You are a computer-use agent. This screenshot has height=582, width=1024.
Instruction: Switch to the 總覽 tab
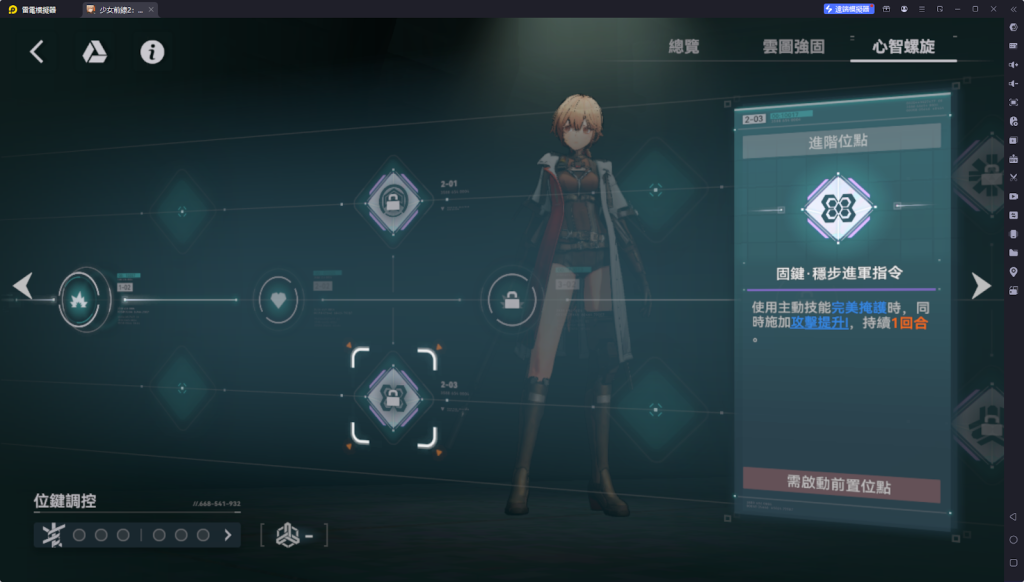(x=688, y=47)
